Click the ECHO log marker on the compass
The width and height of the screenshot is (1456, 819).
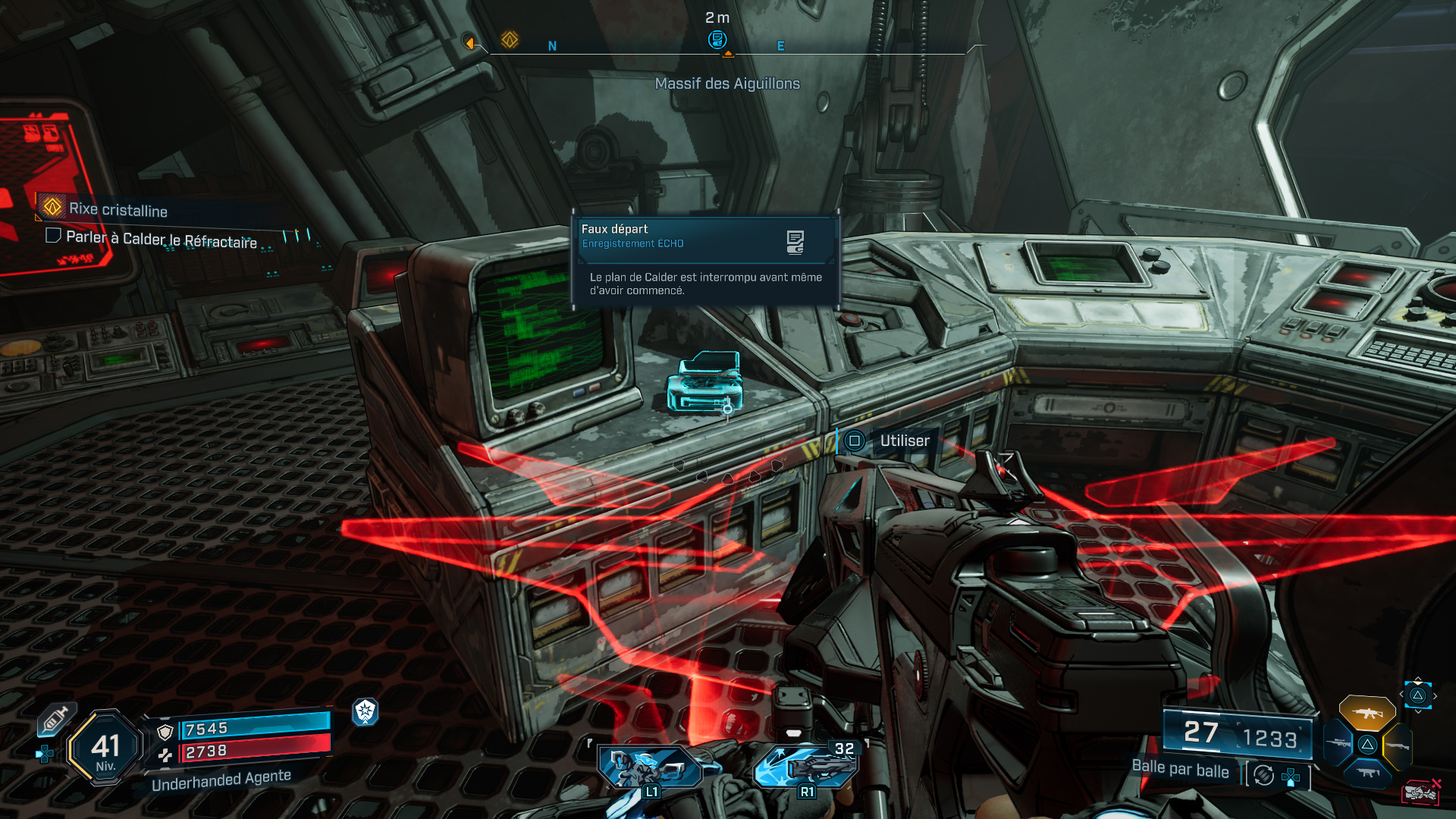pyautogui.click(x=717, y=39)
